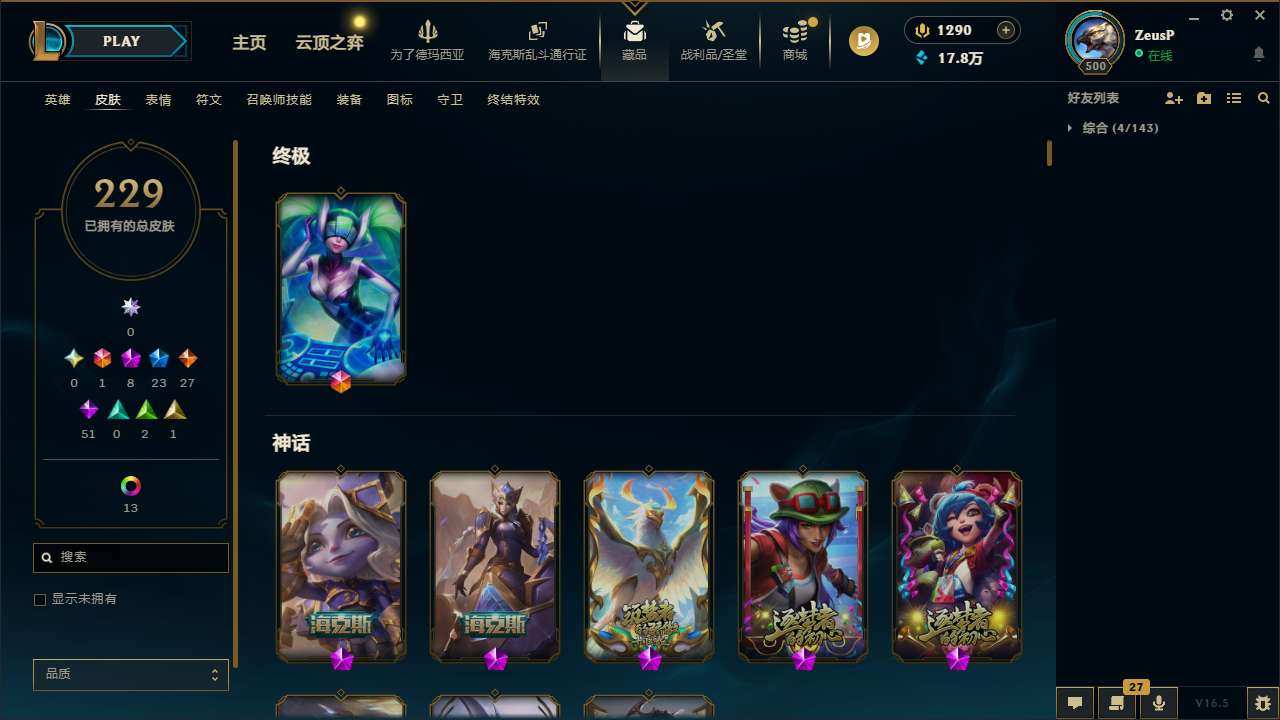Open the DJ Sona ultimate skin card

point(341,288)
